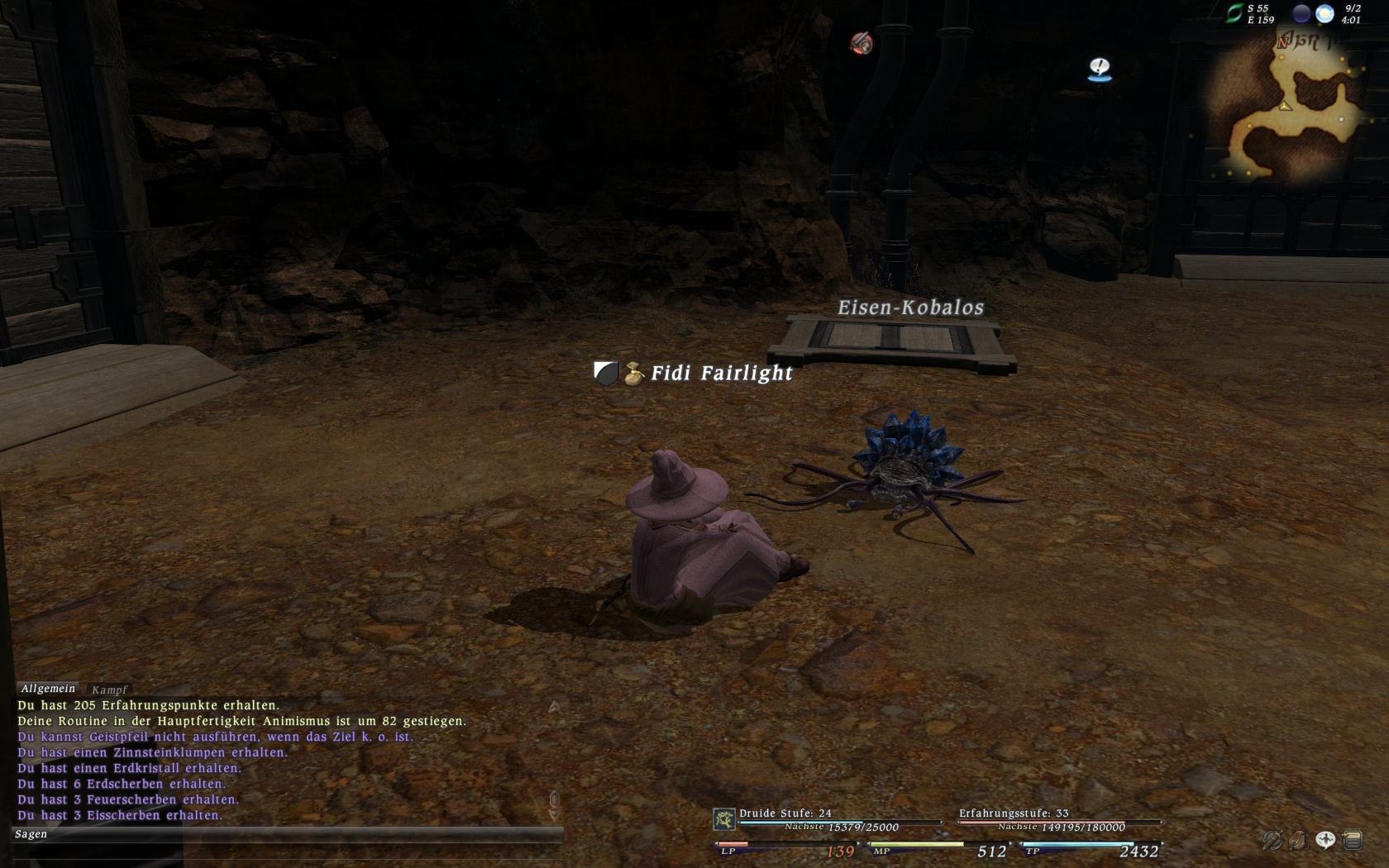1389x868 pixels.
Task: Click the Druide class icon
Action: [724, 819]
